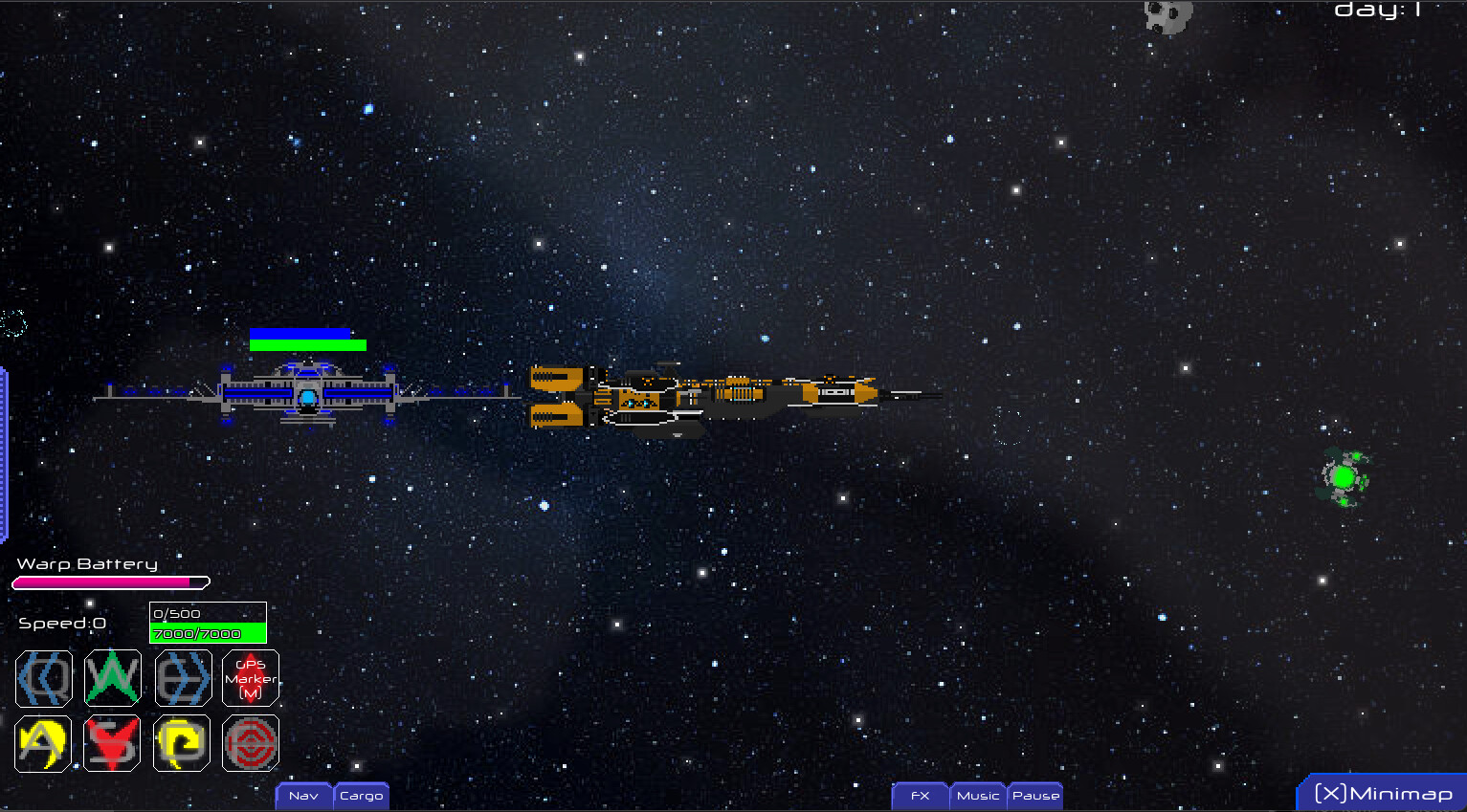This screenshot has height=812, width=1467.
Task: Click the yellow spiral maneuver icon
Action: point(182,743)
